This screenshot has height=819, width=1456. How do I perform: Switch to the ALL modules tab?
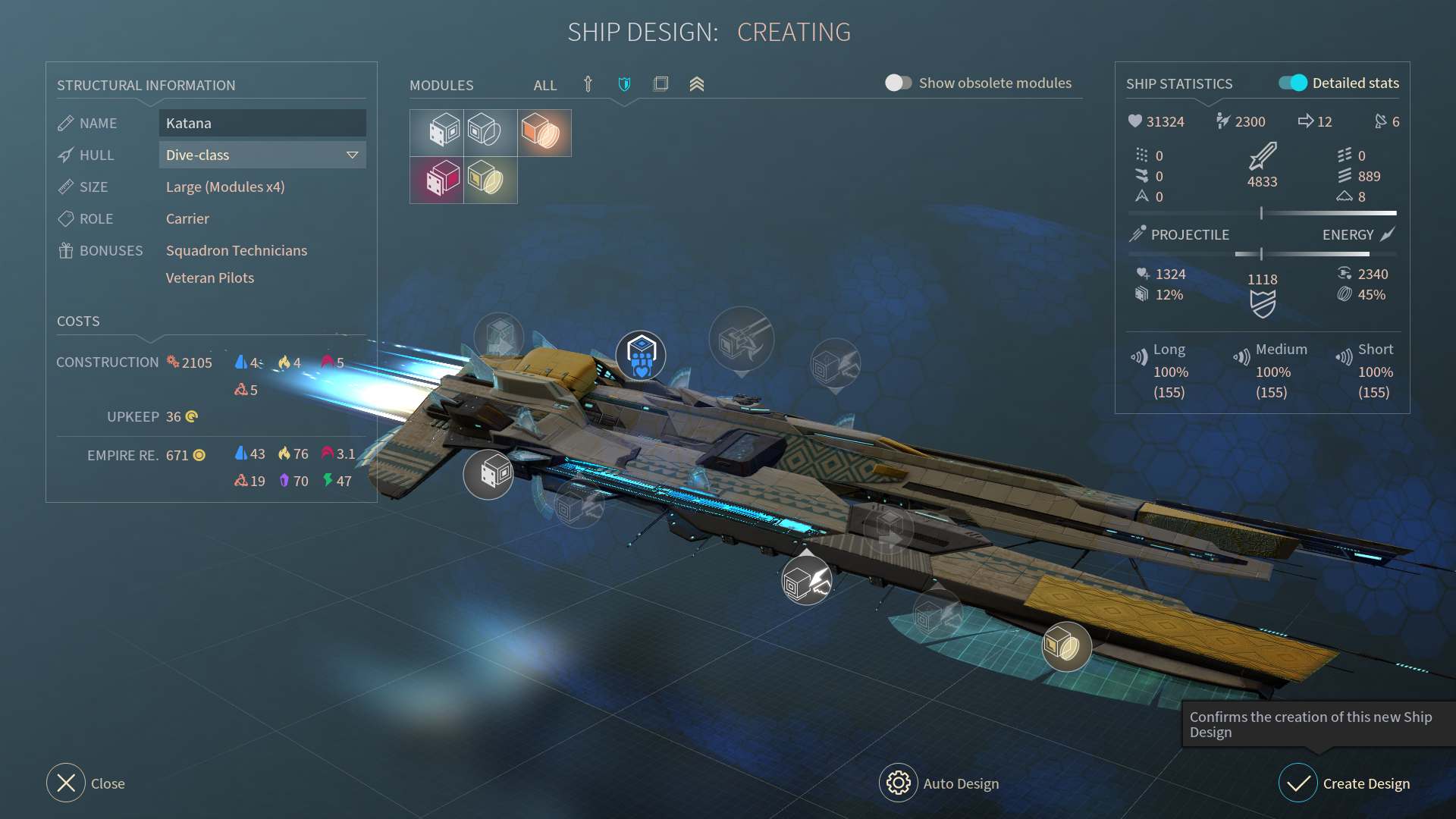[544, 85]
